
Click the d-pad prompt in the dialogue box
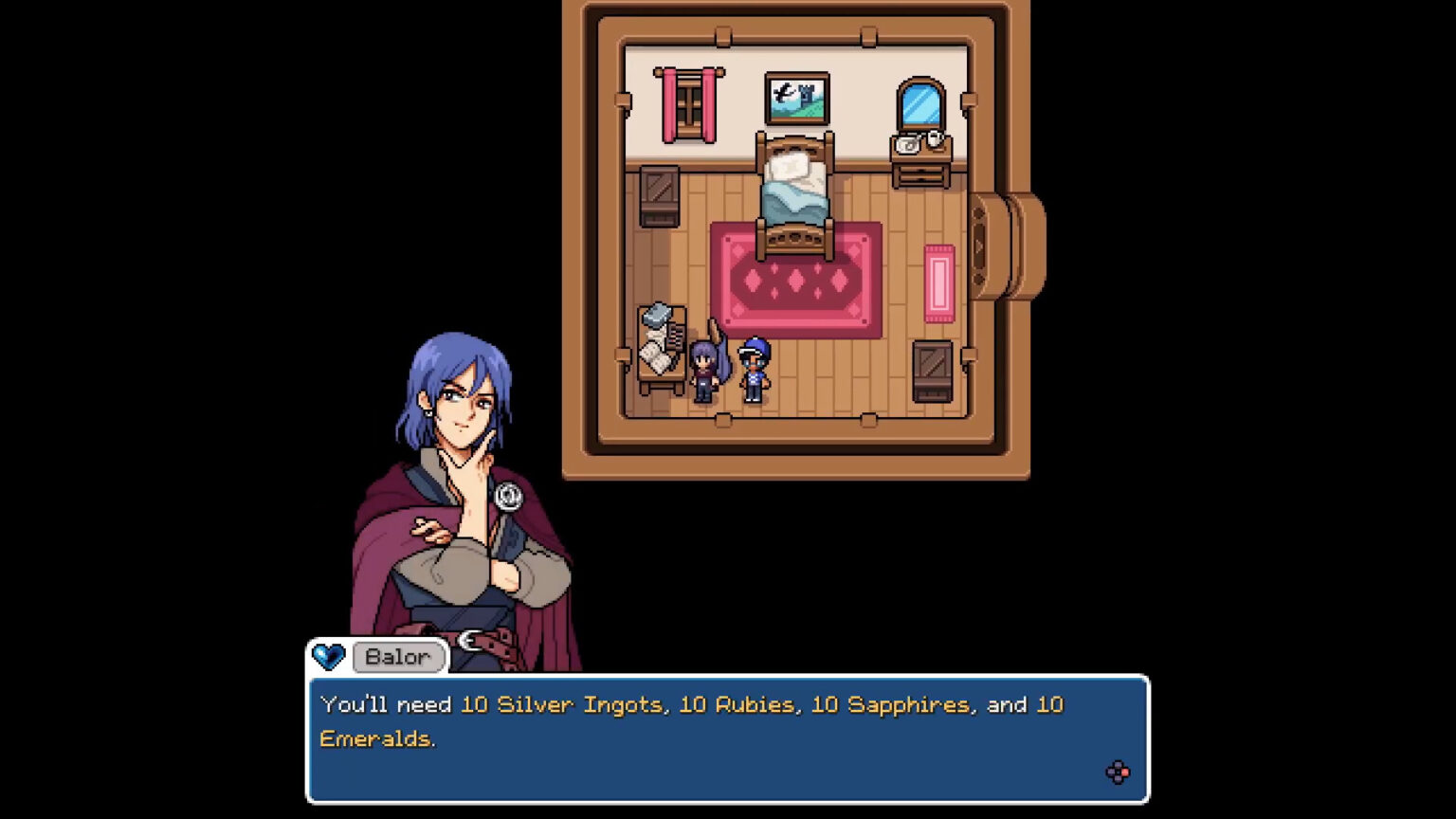1119,773
